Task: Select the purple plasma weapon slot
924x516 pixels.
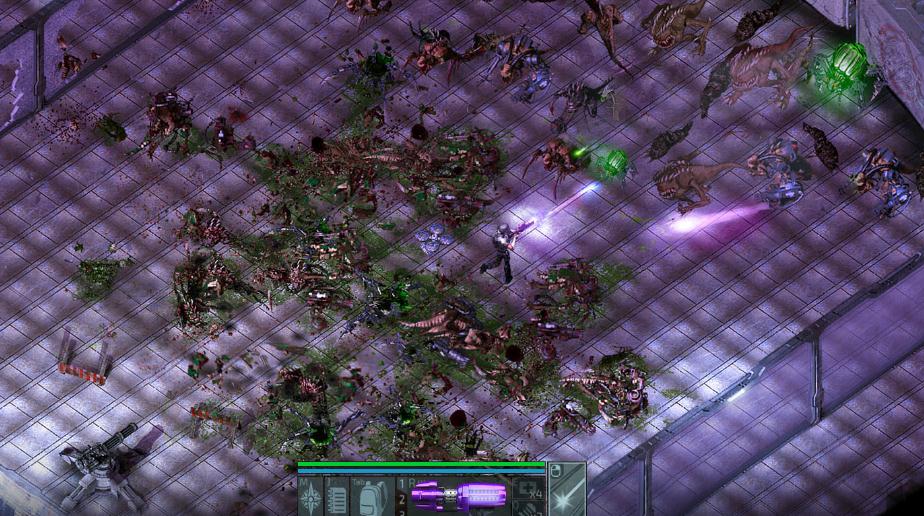Action: [459, 496]
